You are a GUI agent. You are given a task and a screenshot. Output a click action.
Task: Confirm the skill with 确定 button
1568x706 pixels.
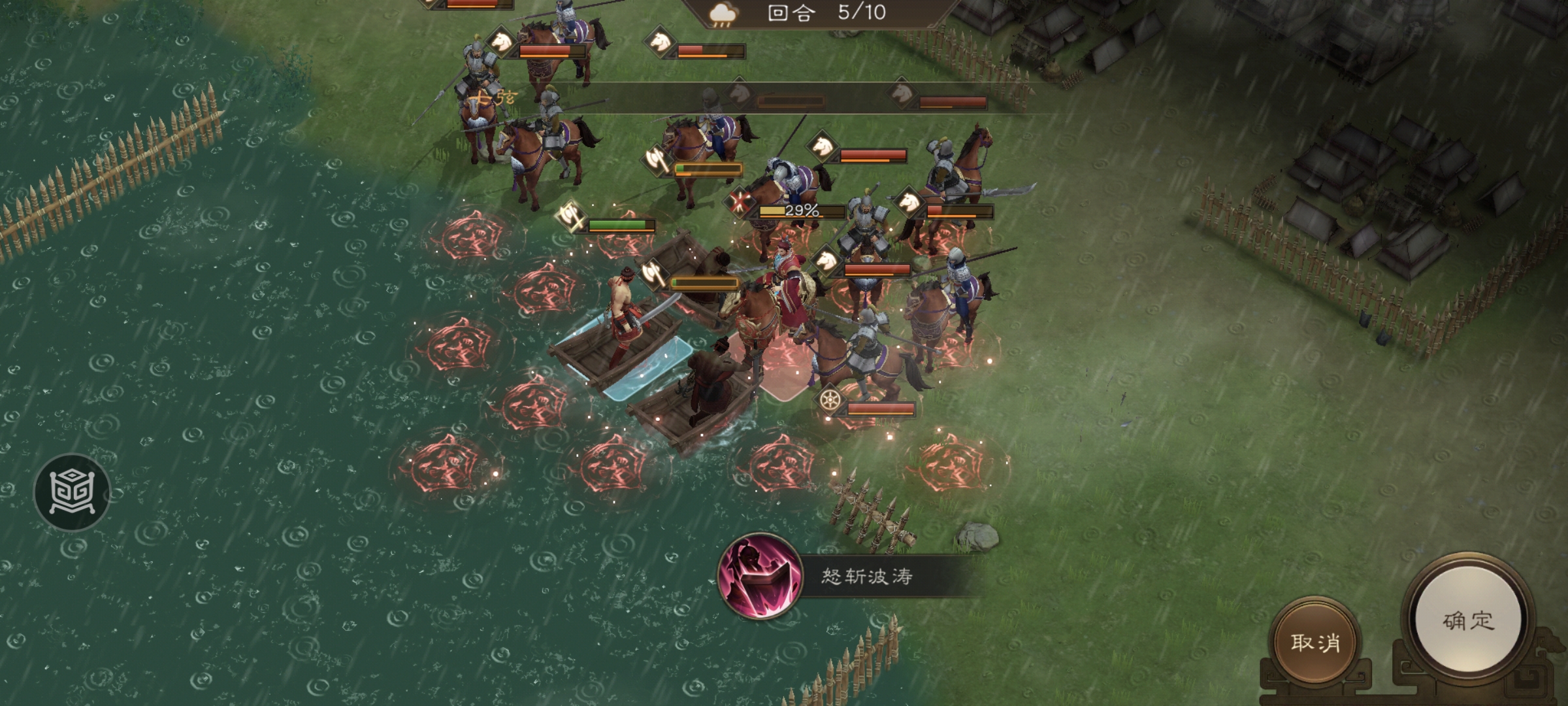[x=1467, y=620]
